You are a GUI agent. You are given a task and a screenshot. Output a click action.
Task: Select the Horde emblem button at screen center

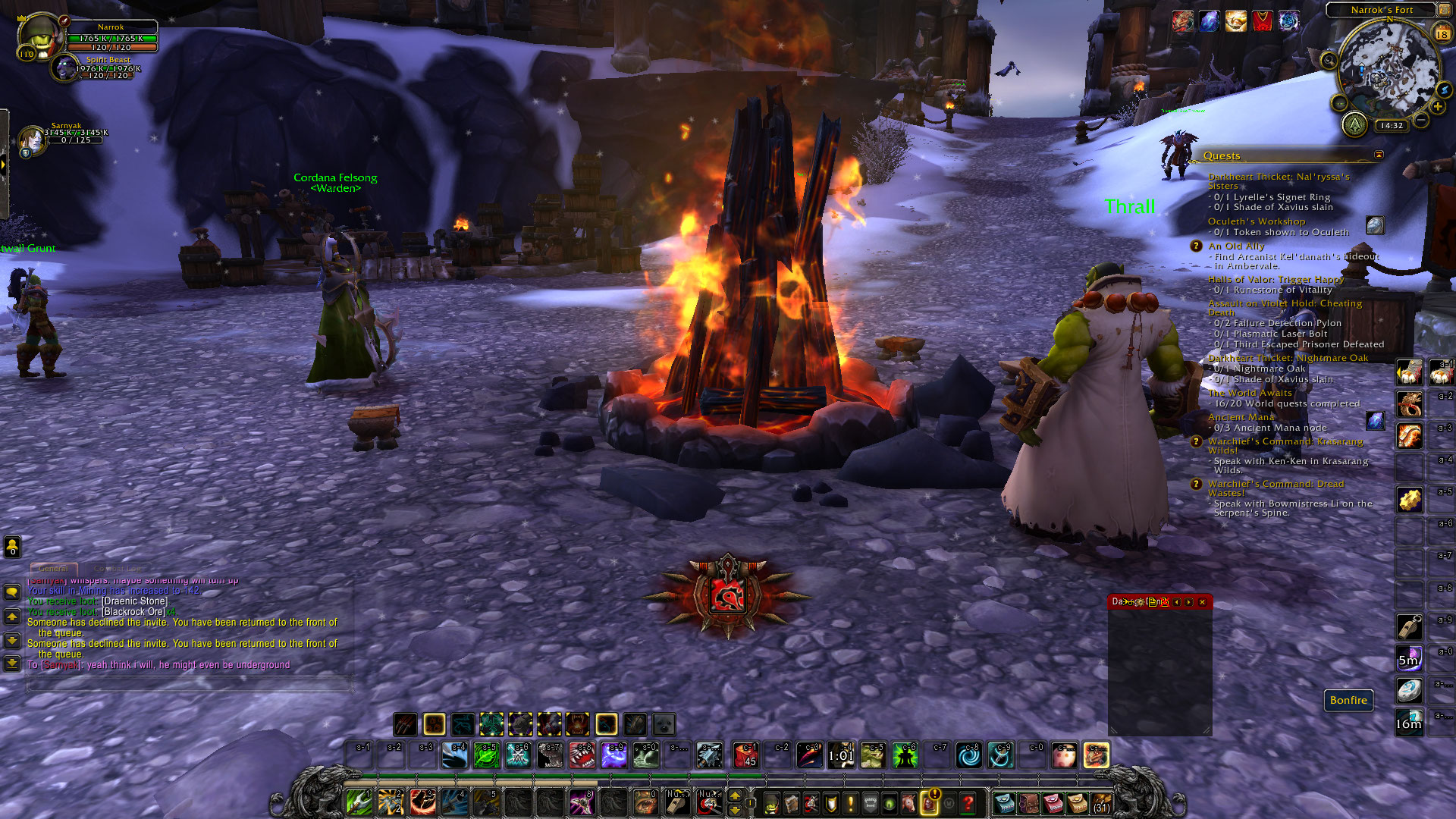pos(728,598)
